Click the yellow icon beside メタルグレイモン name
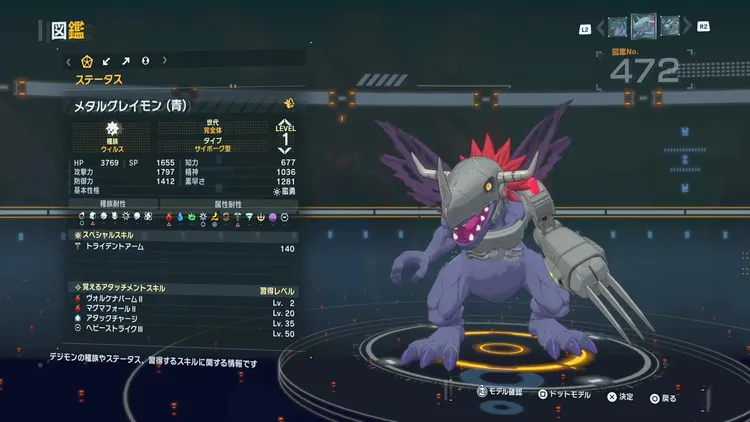Screen dimensions: 750x422 [x=288, y=103]
